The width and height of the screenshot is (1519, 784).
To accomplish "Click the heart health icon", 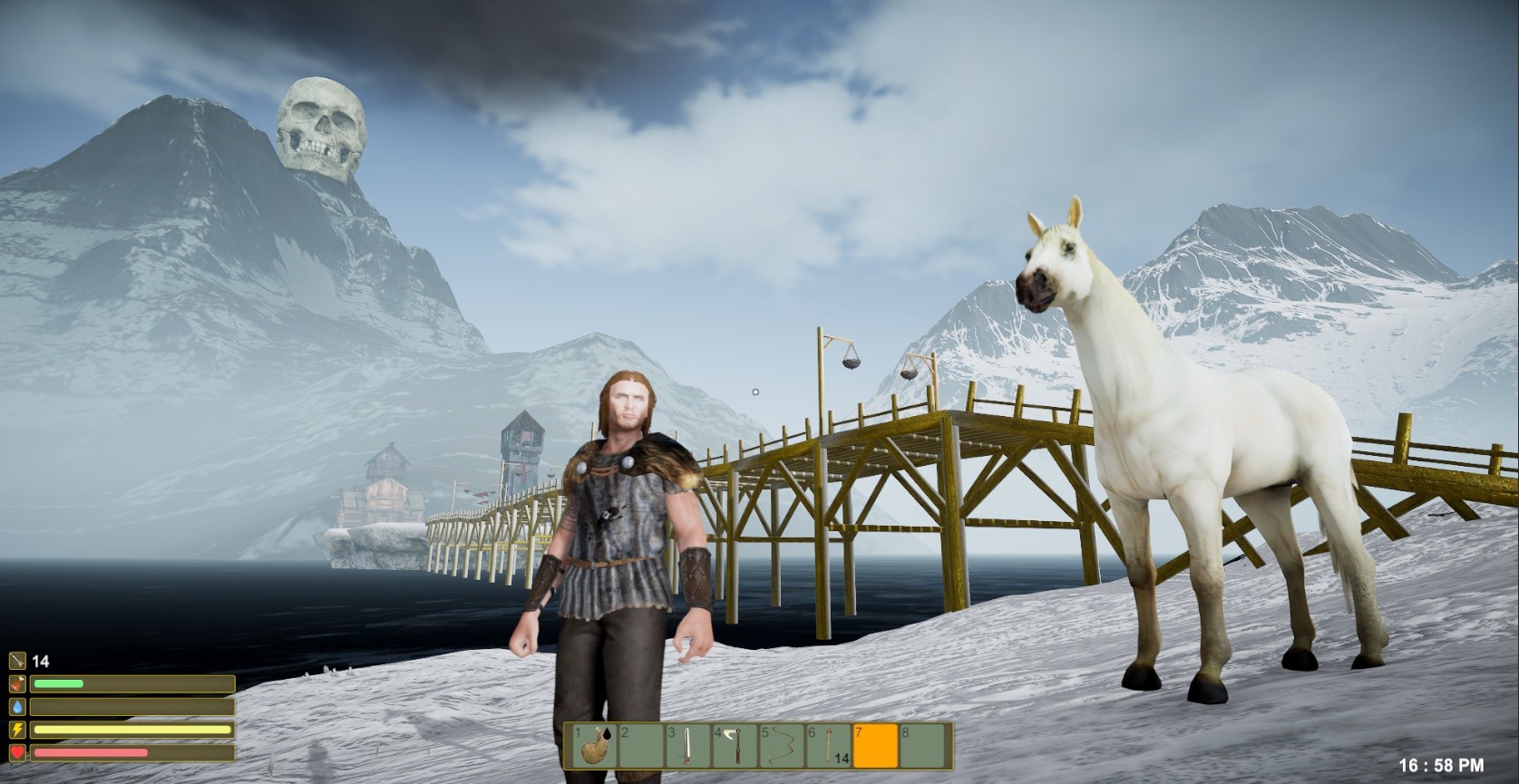I will tap(17, 752).
